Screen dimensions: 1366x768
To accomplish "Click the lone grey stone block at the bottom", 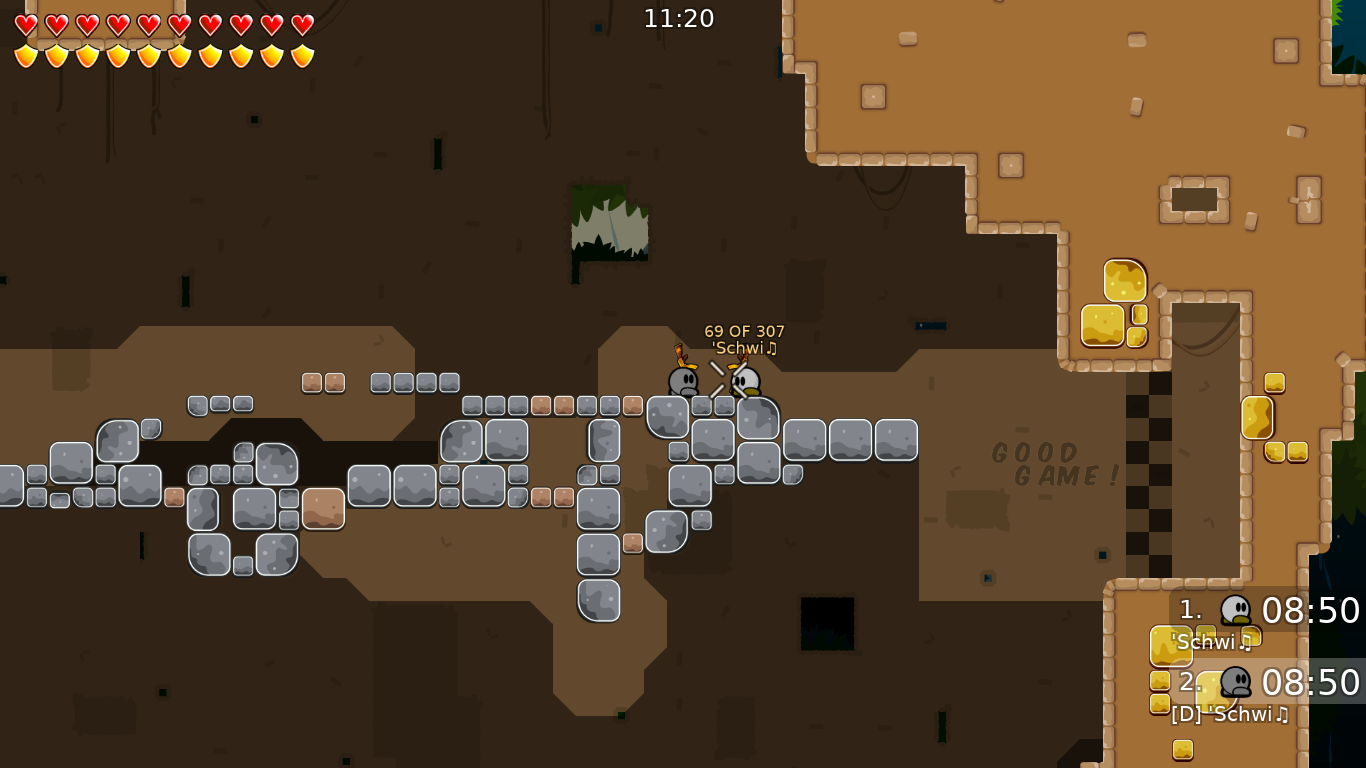I will pos(600,601).
